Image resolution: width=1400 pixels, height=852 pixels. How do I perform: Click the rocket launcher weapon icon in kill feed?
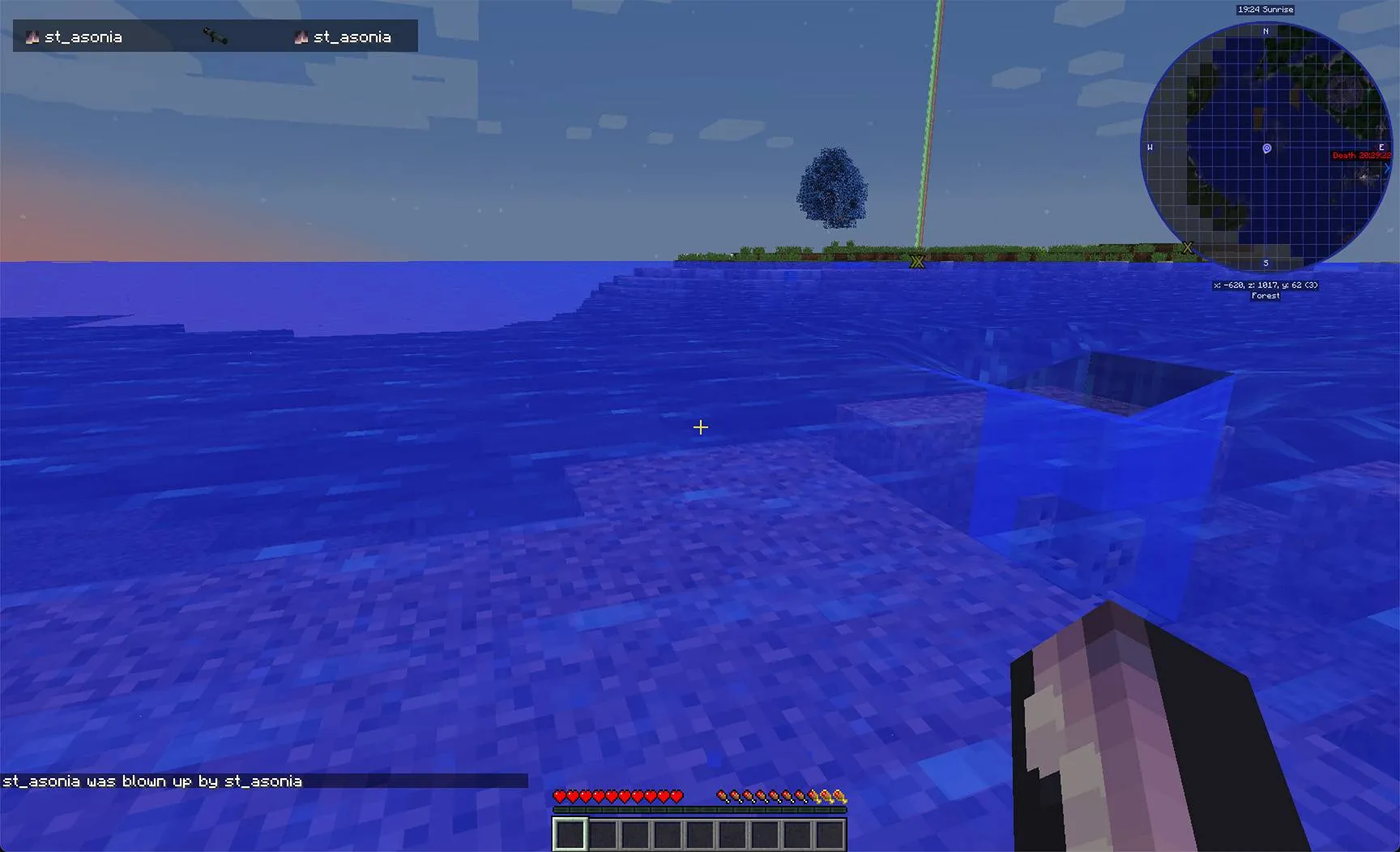(x=216, y=36)
